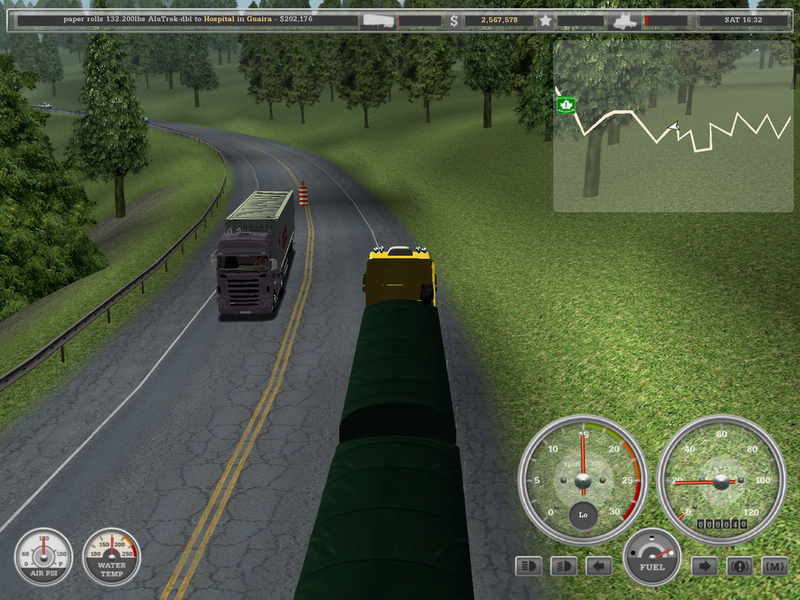Activate the right turn signal arrow
Image resolution: width=800 pixels, height=600 pixels.
click(x=705, y=566)
